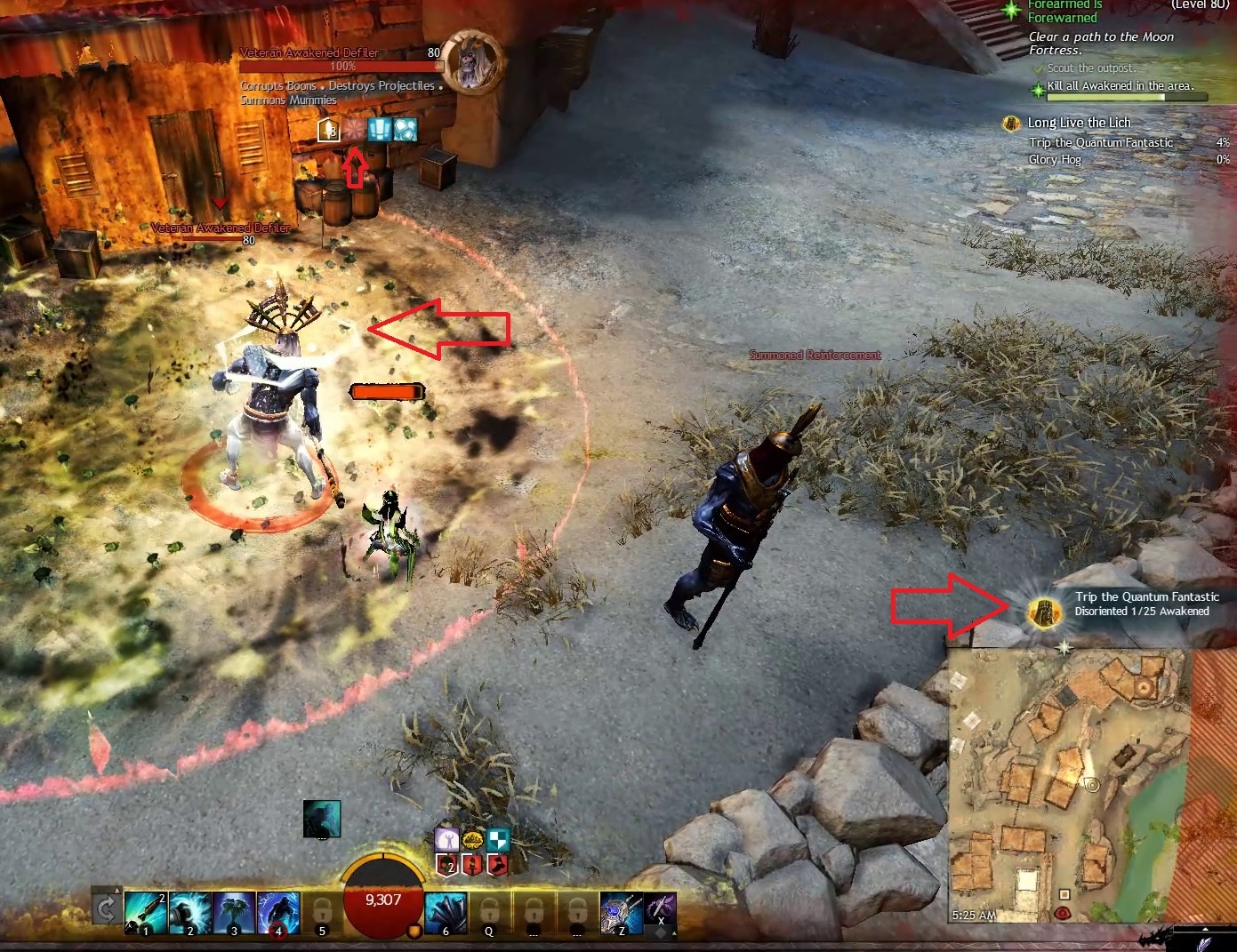Activate the leaping figure skill in slot 4
The image size is (1237, 952).
coord(277,913)
